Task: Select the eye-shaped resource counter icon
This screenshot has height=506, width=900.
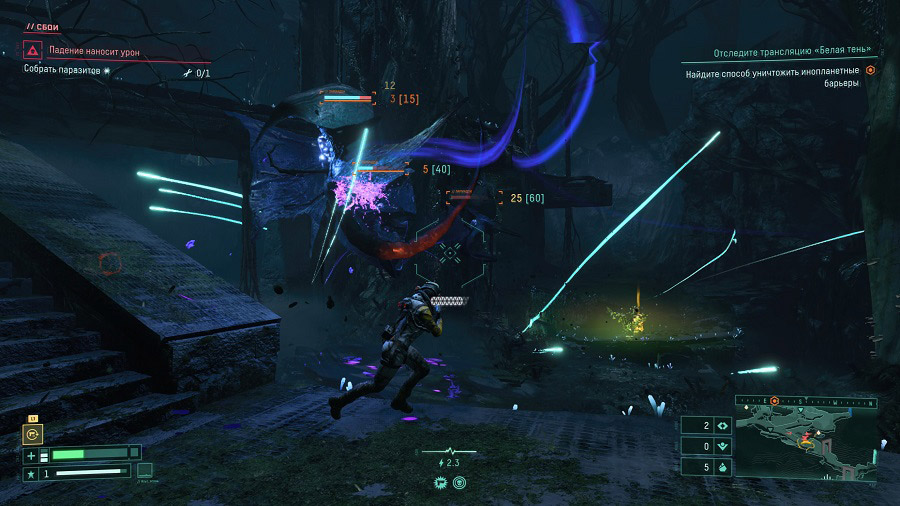Action: (x=722, y=425)
